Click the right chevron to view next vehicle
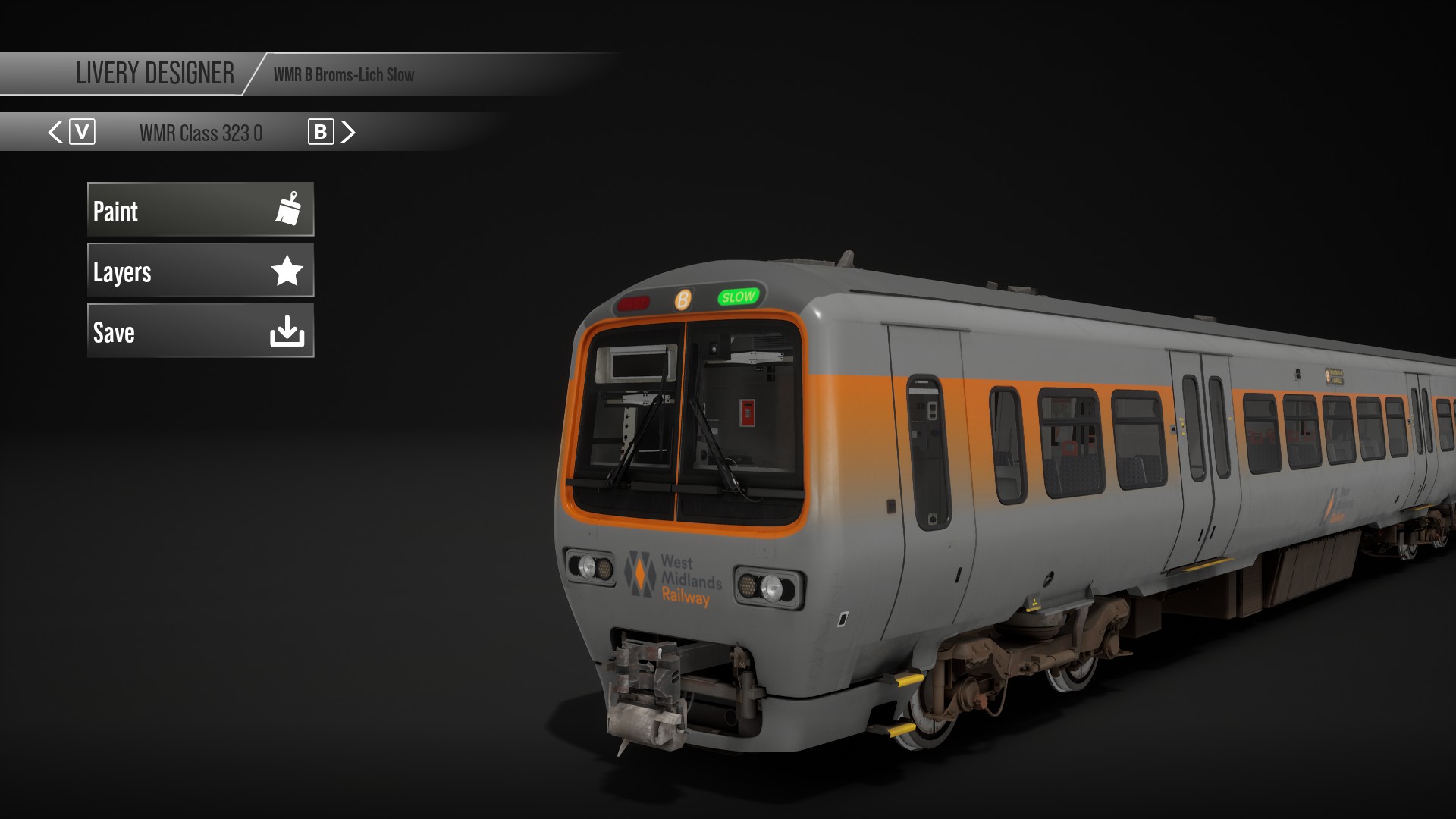The image size is (1456, 819). [x=348, y=131]
